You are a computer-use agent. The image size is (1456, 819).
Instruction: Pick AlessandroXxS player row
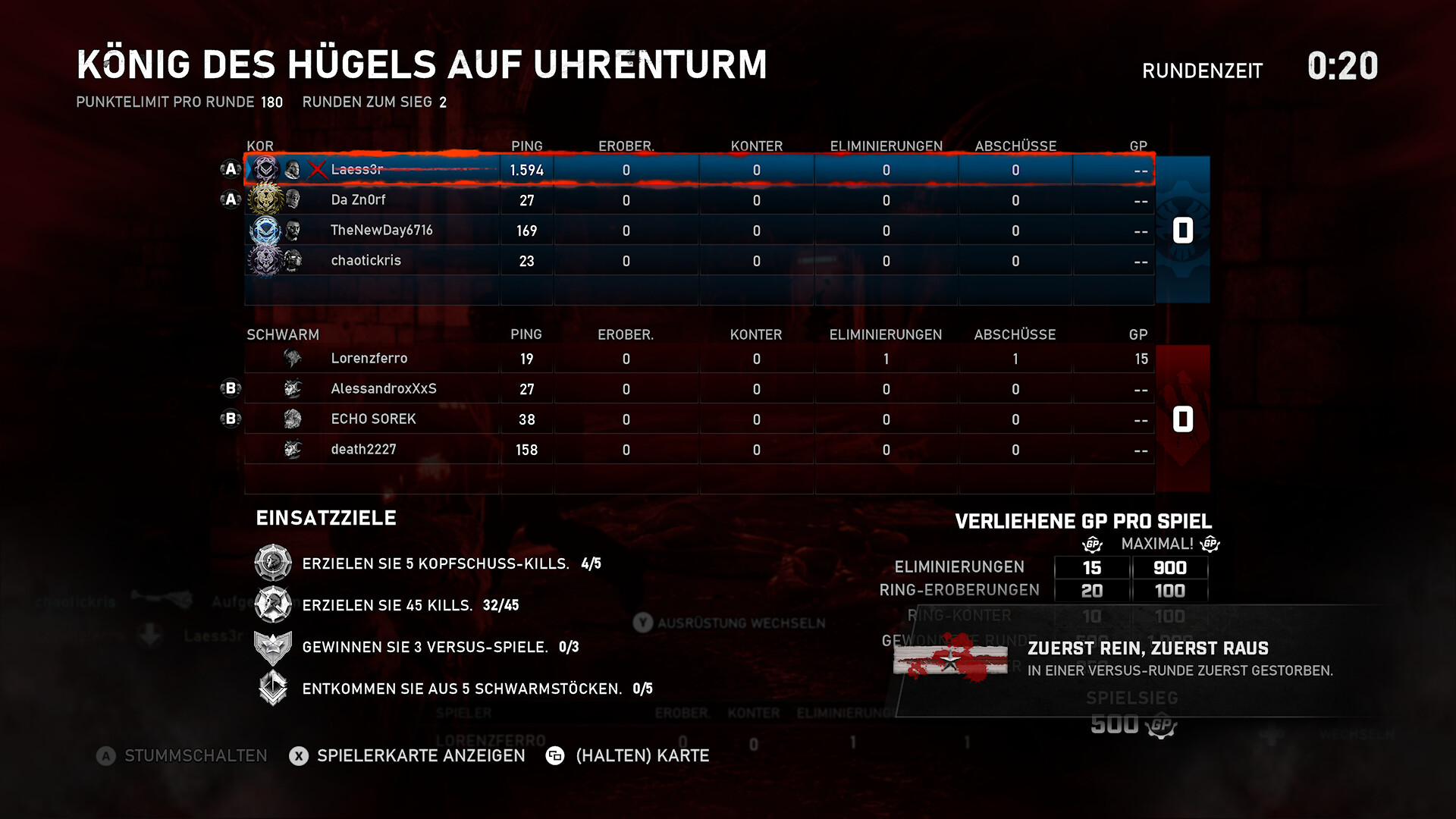(383, 389)
